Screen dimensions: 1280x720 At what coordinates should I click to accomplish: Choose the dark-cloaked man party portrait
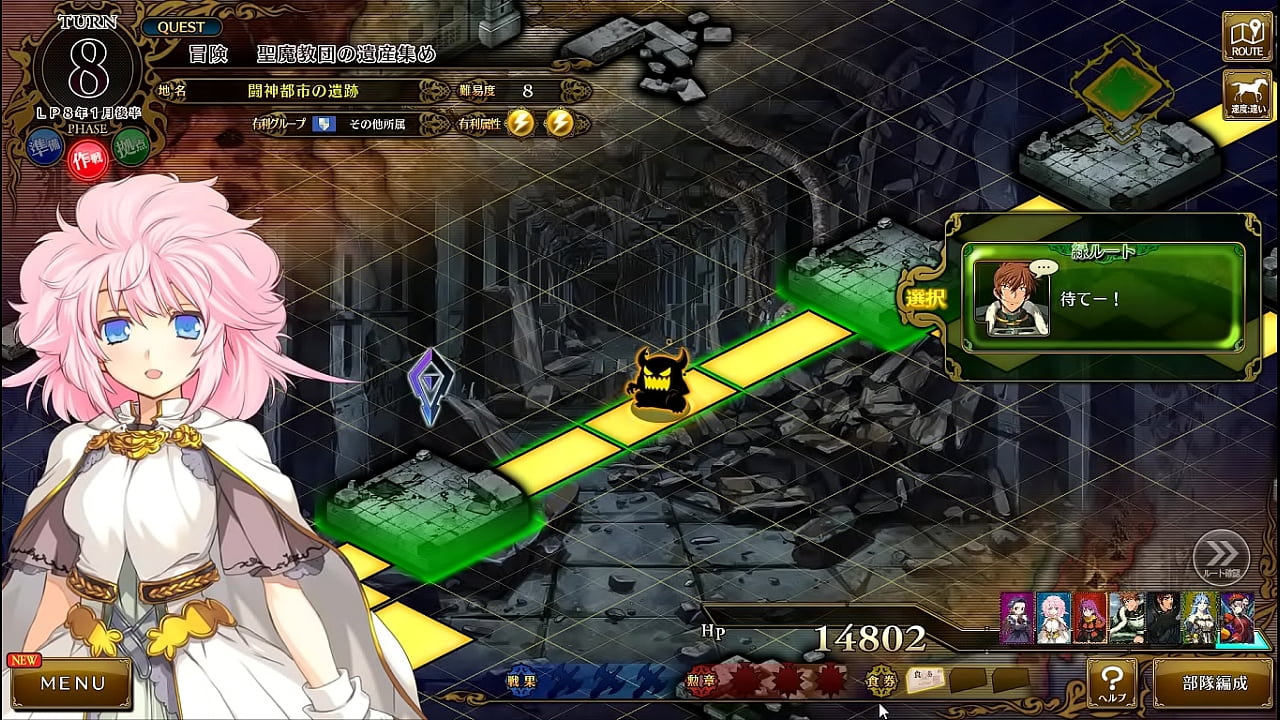(1163, 618)
